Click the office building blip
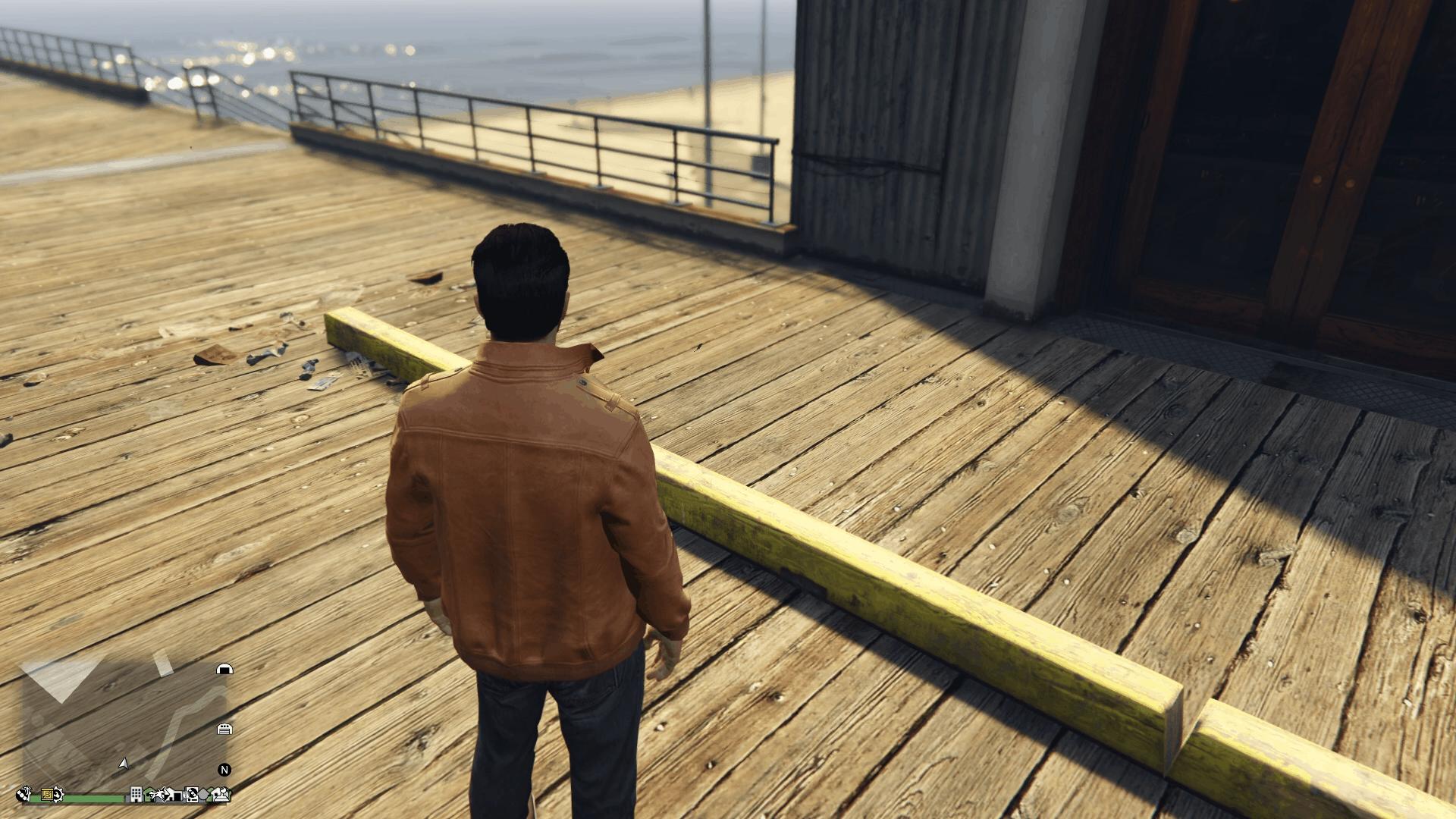Screen dimensions: 1456x819 [136, 796]
